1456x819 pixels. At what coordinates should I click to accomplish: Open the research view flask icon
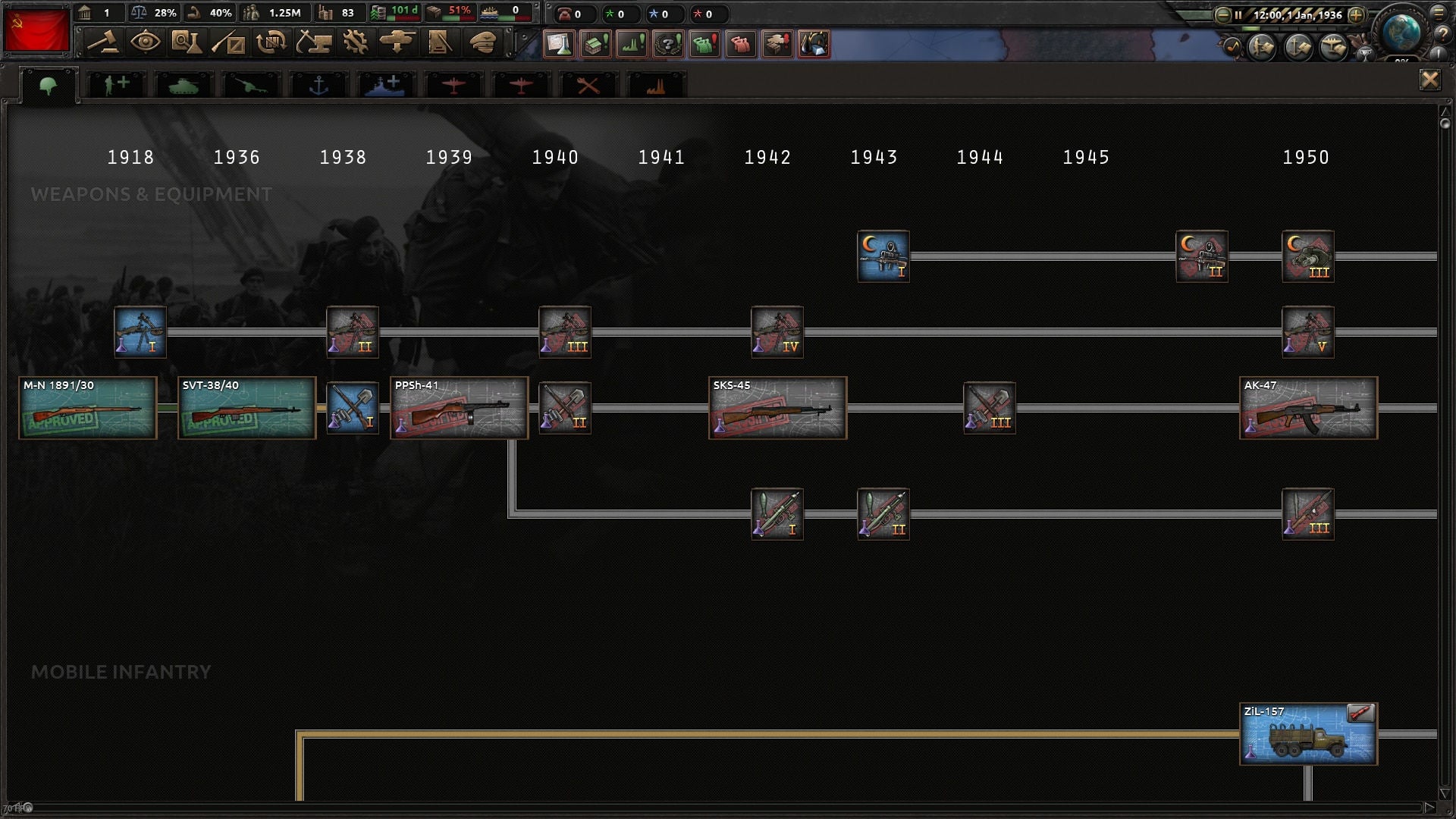(188, 43)
